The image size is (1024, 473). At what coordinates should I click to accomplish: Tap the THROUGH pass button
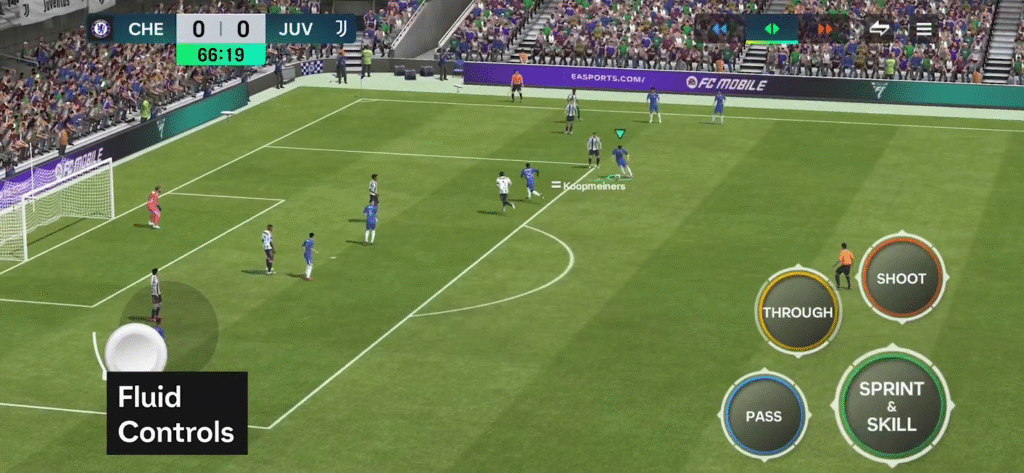[x=797, y=312]
